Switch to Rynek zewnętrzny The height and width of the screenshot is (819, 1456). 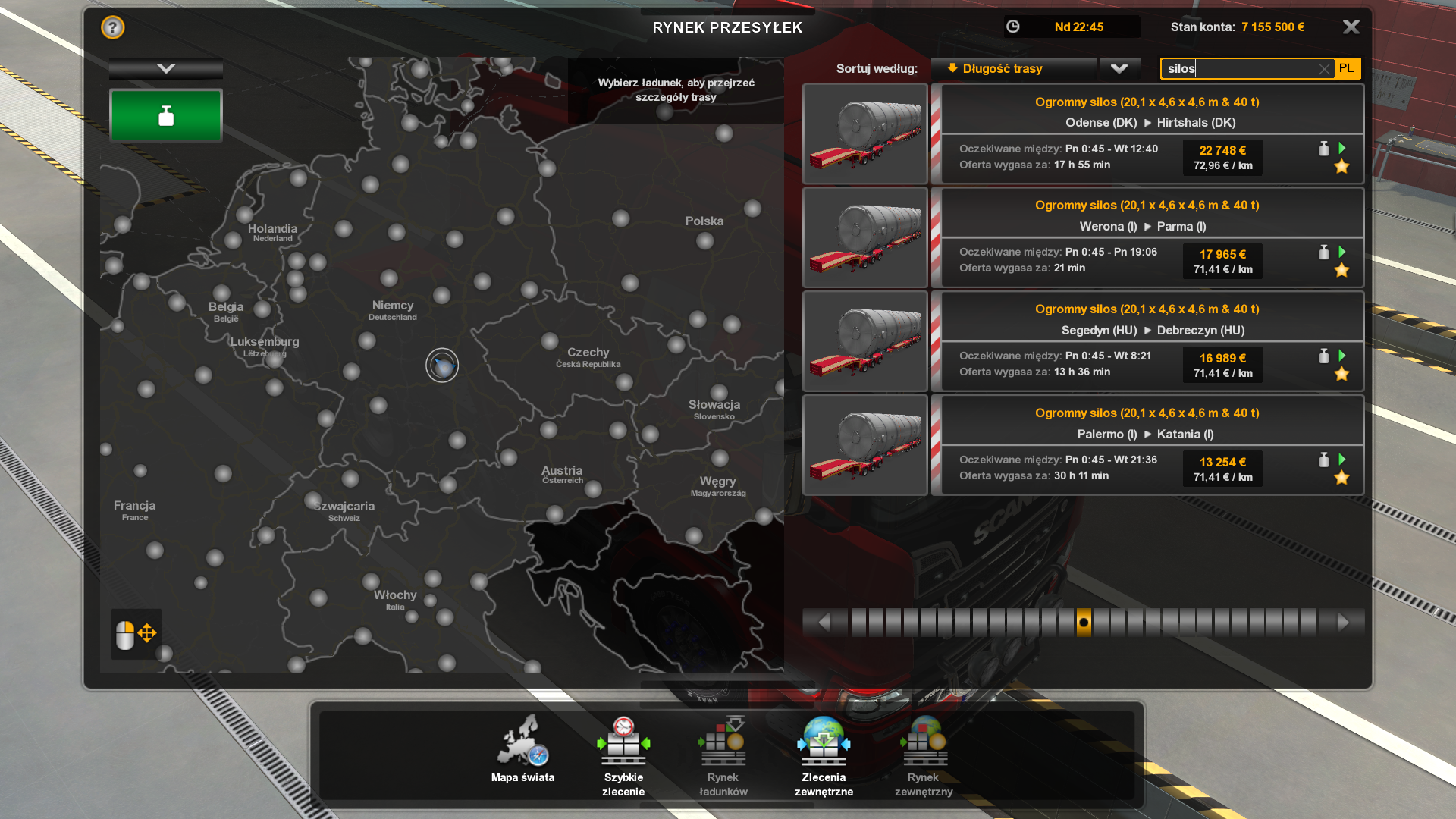tap(924, 755)
